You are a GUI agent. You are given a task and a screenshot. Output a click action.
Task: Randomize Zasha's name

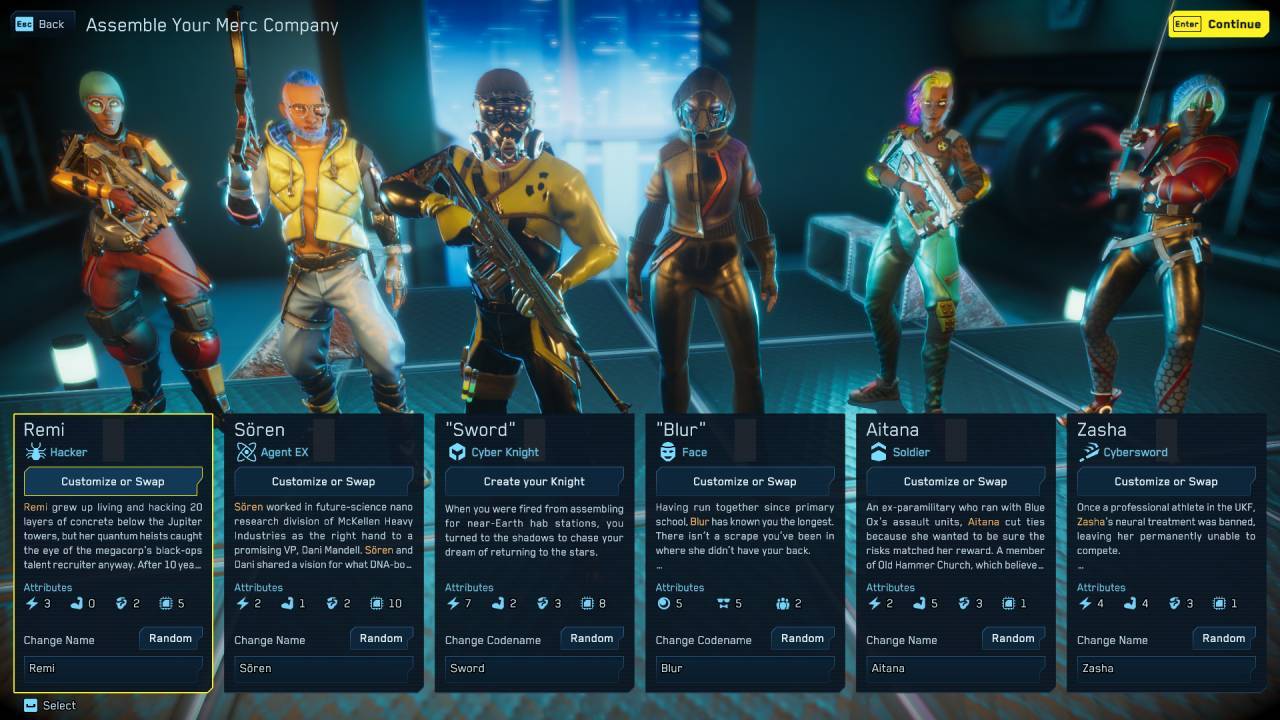click(1224, 638)
